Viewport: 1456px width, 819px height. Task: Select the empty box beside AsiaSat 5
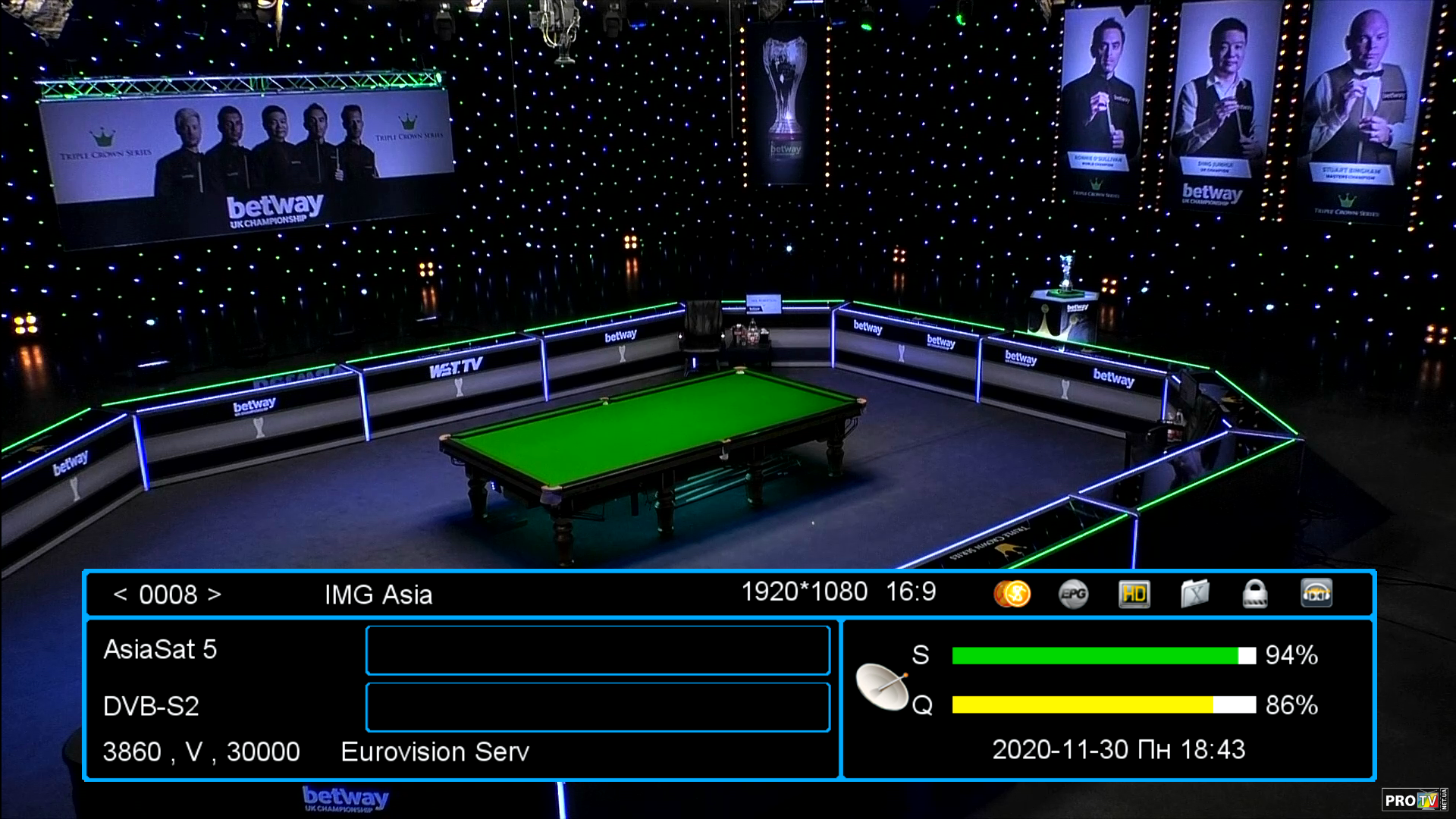598,650
